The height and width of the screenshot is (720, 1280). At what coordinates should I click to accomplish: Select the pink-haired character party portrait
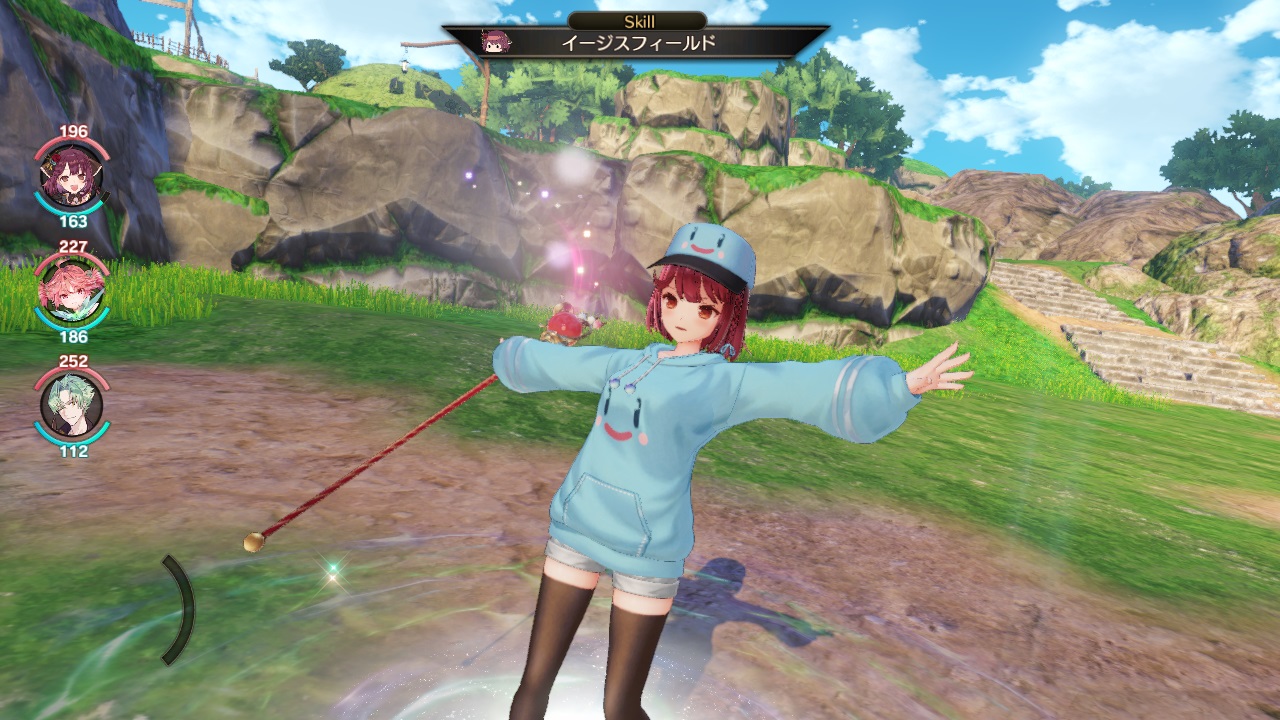coord(72,290)
